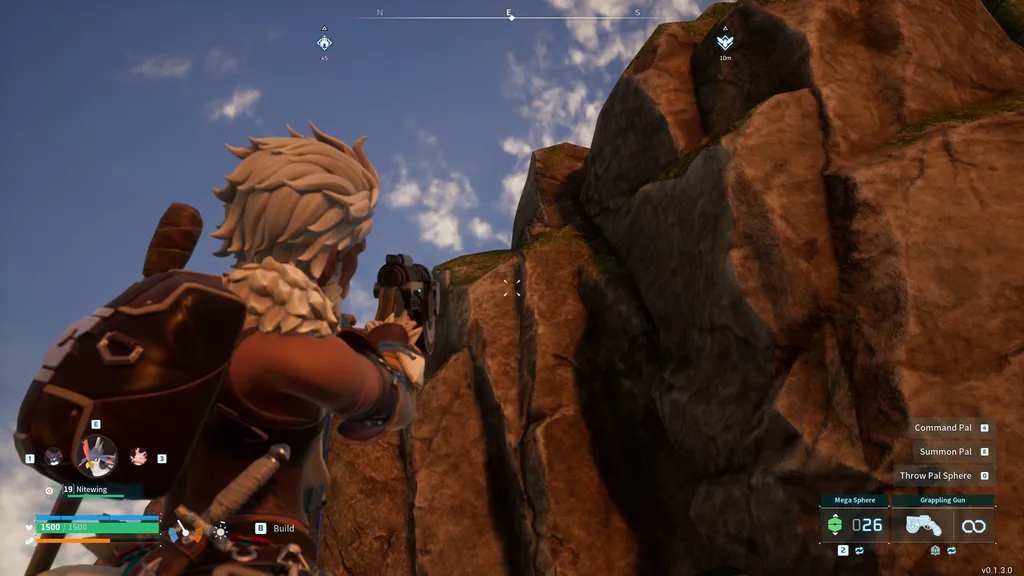Select the Mega Sphere slot
The image size is (1024, 576).
(x=848, y=524)
